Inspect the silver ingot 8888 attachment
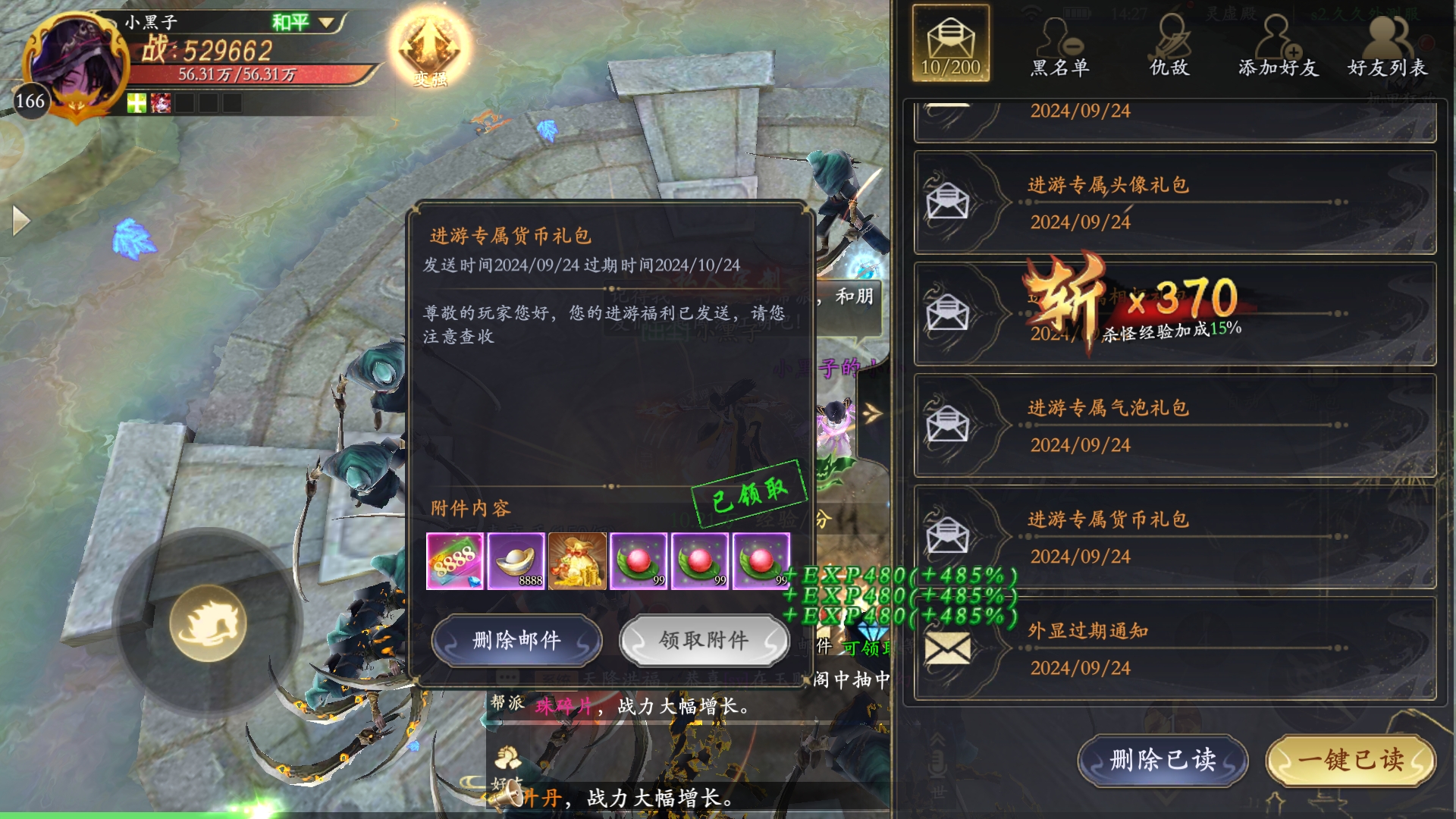The image size is (1456, 819). click(516, 561)
